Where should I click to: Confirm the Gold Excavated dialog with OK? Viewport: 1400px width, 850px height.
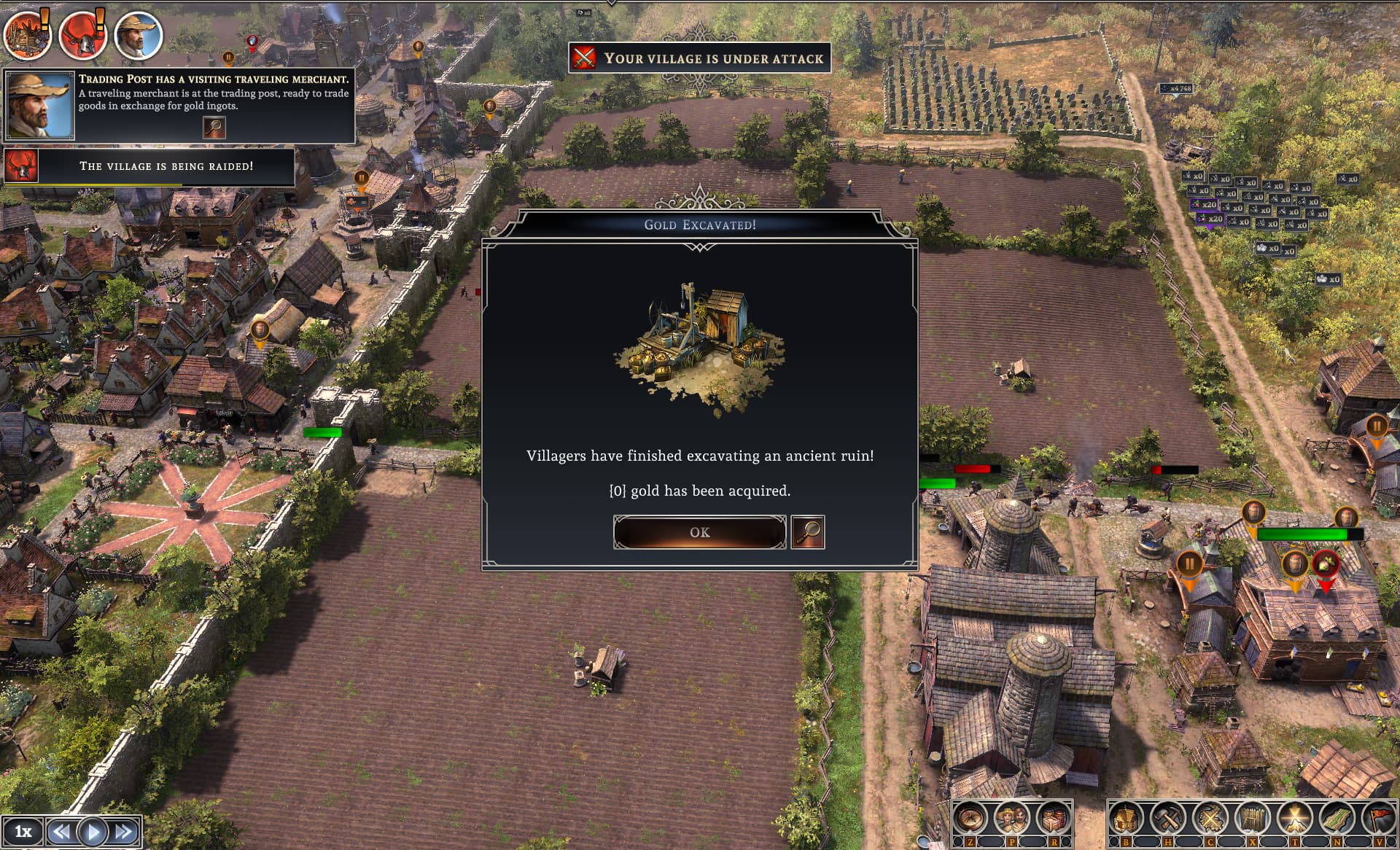point(699,532)
